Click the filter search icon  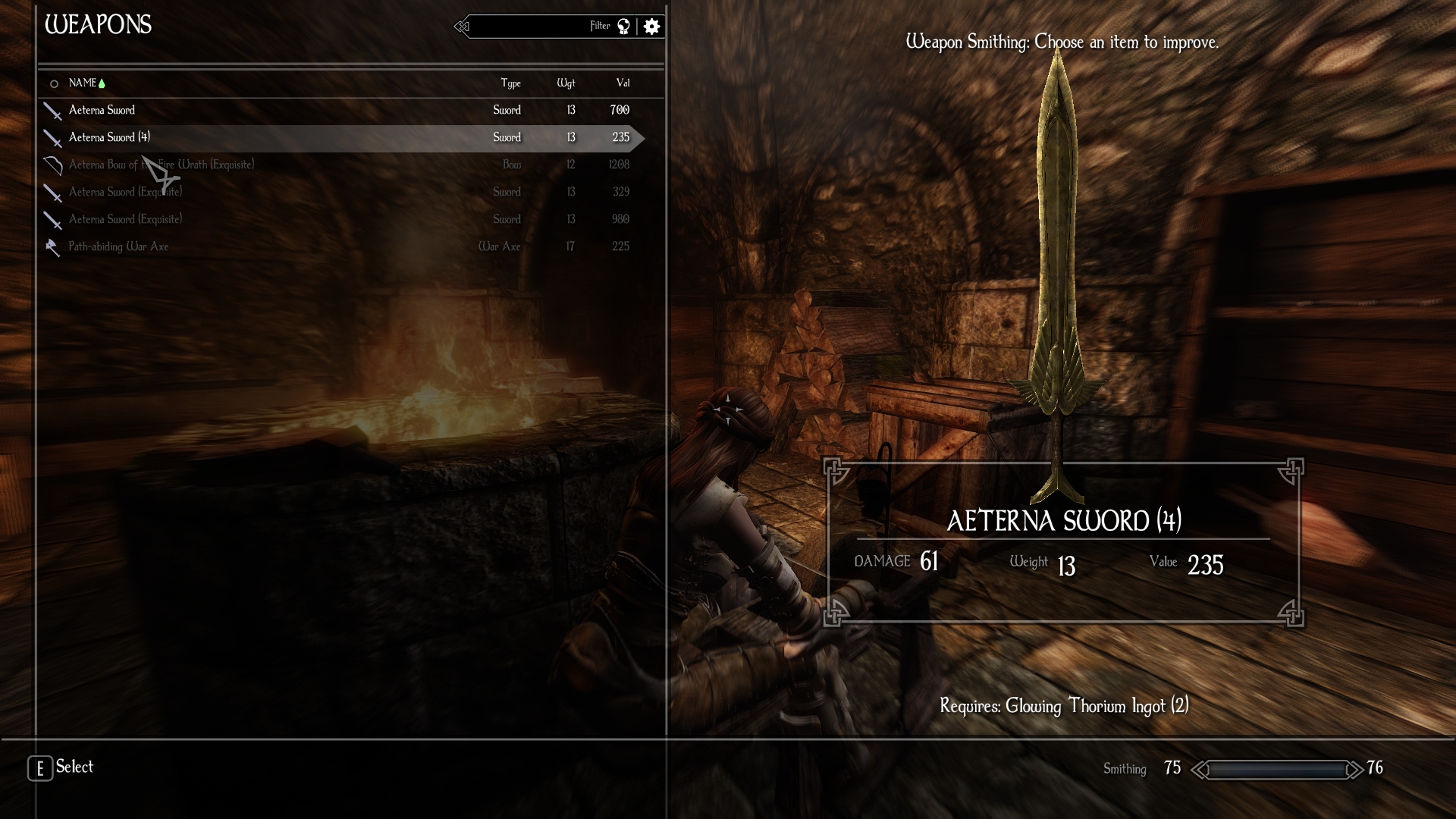(x=623, y=27)
